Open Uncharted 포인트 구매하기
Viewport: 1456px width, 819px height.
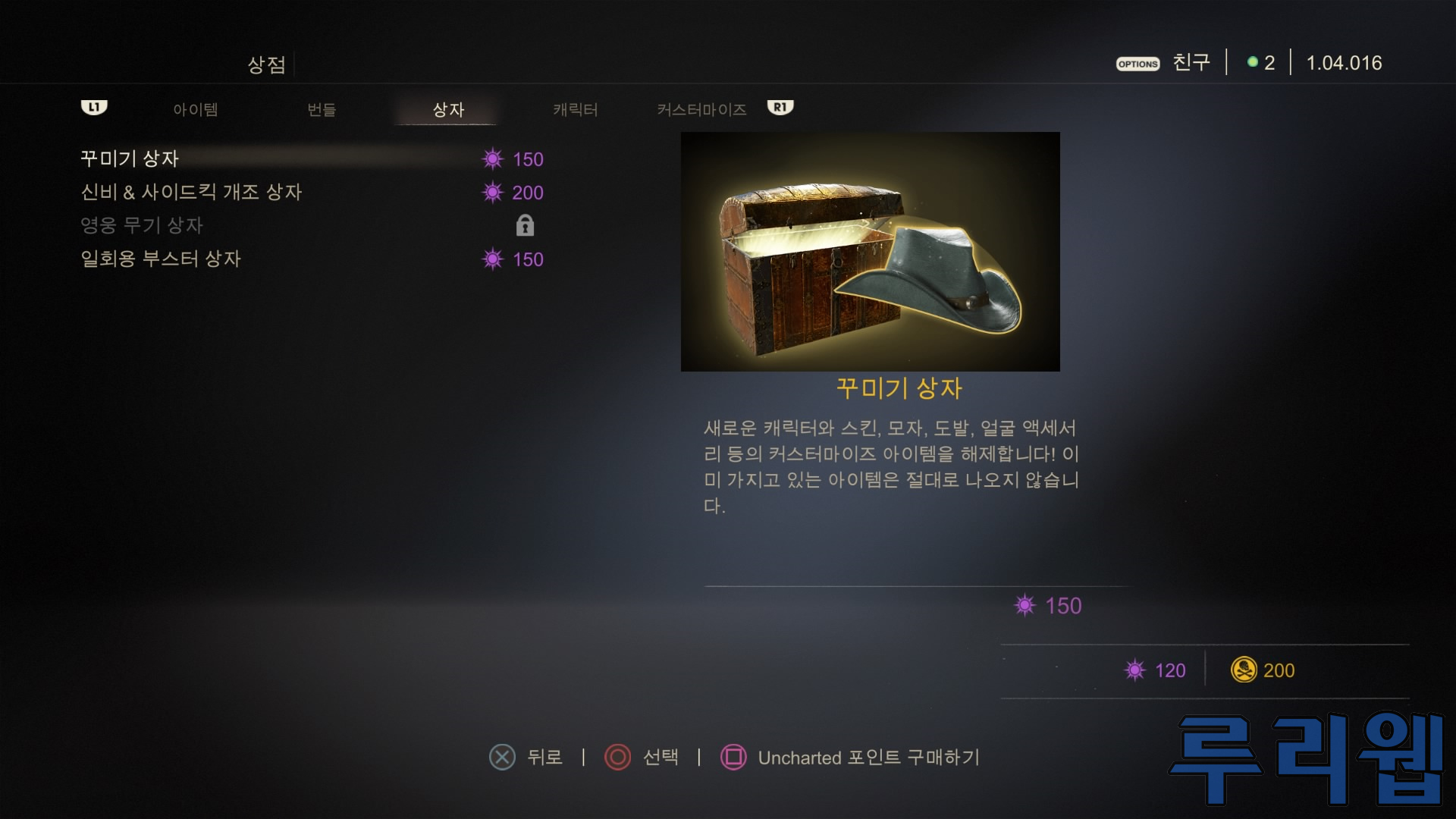click(x=851, y=757)
